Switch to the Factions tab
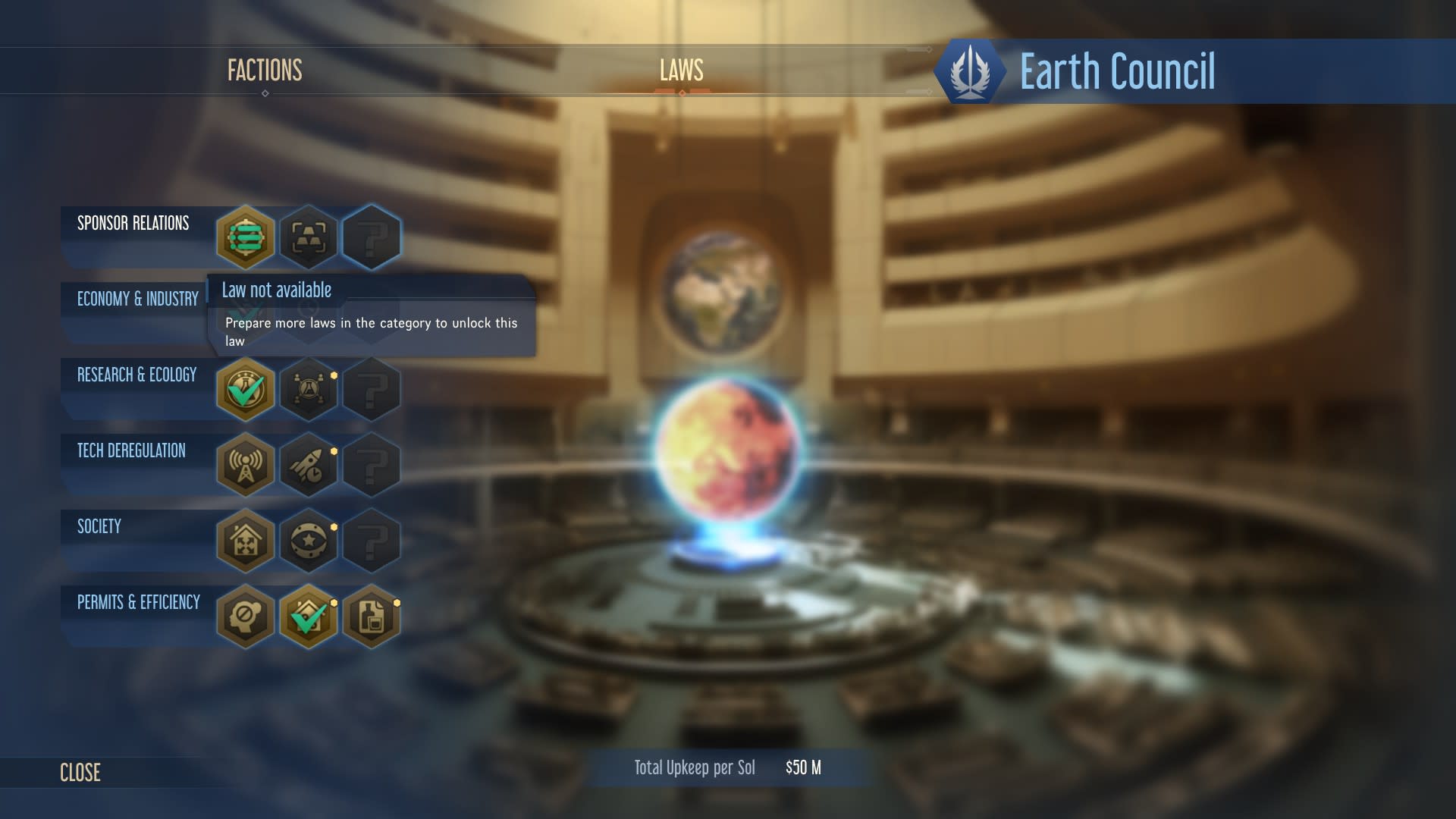Viewport: 1456px width, 819px height. point(265,71)
